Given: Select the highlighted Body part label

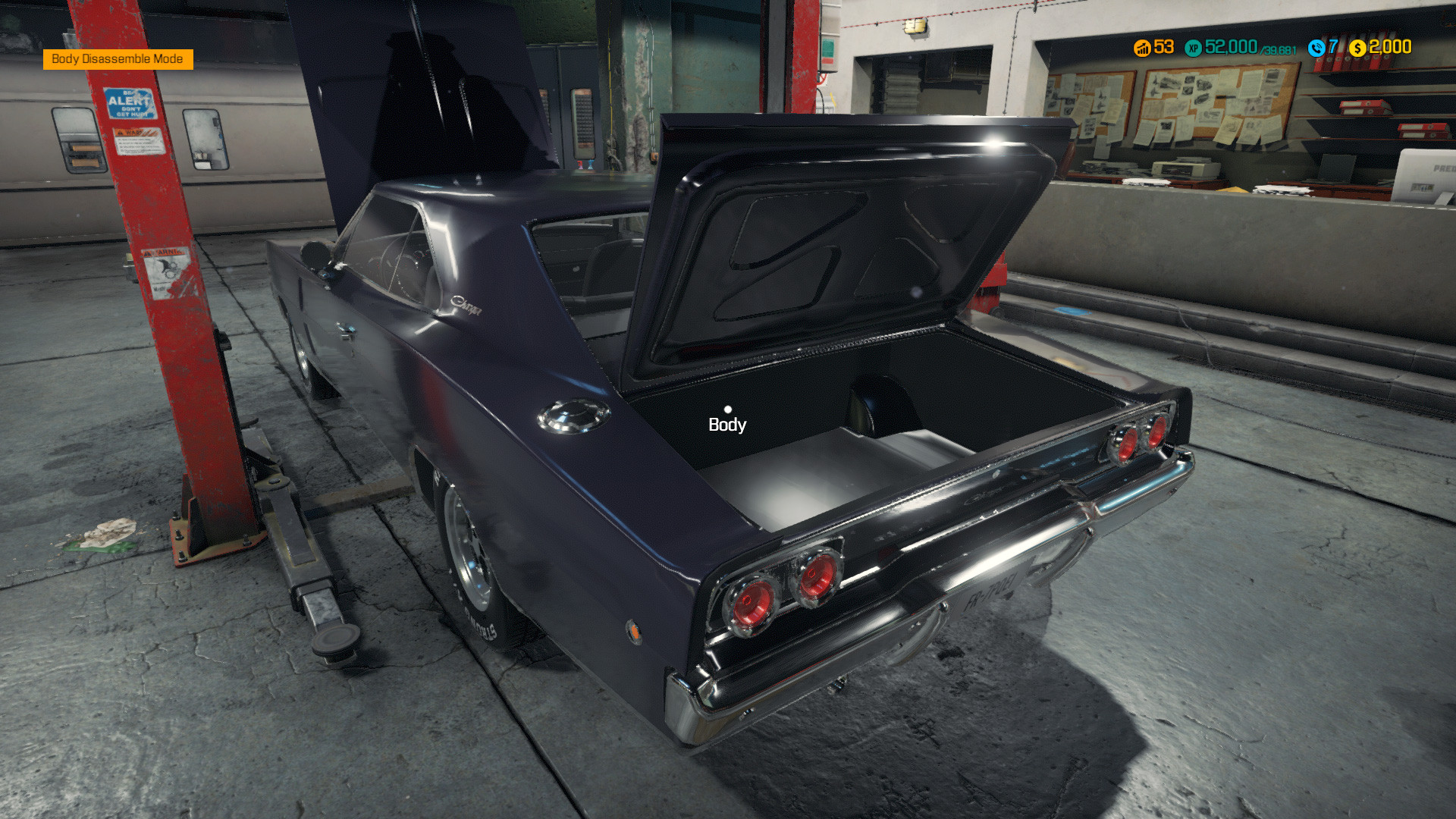Looking at the screenshot, I should 726,425.
